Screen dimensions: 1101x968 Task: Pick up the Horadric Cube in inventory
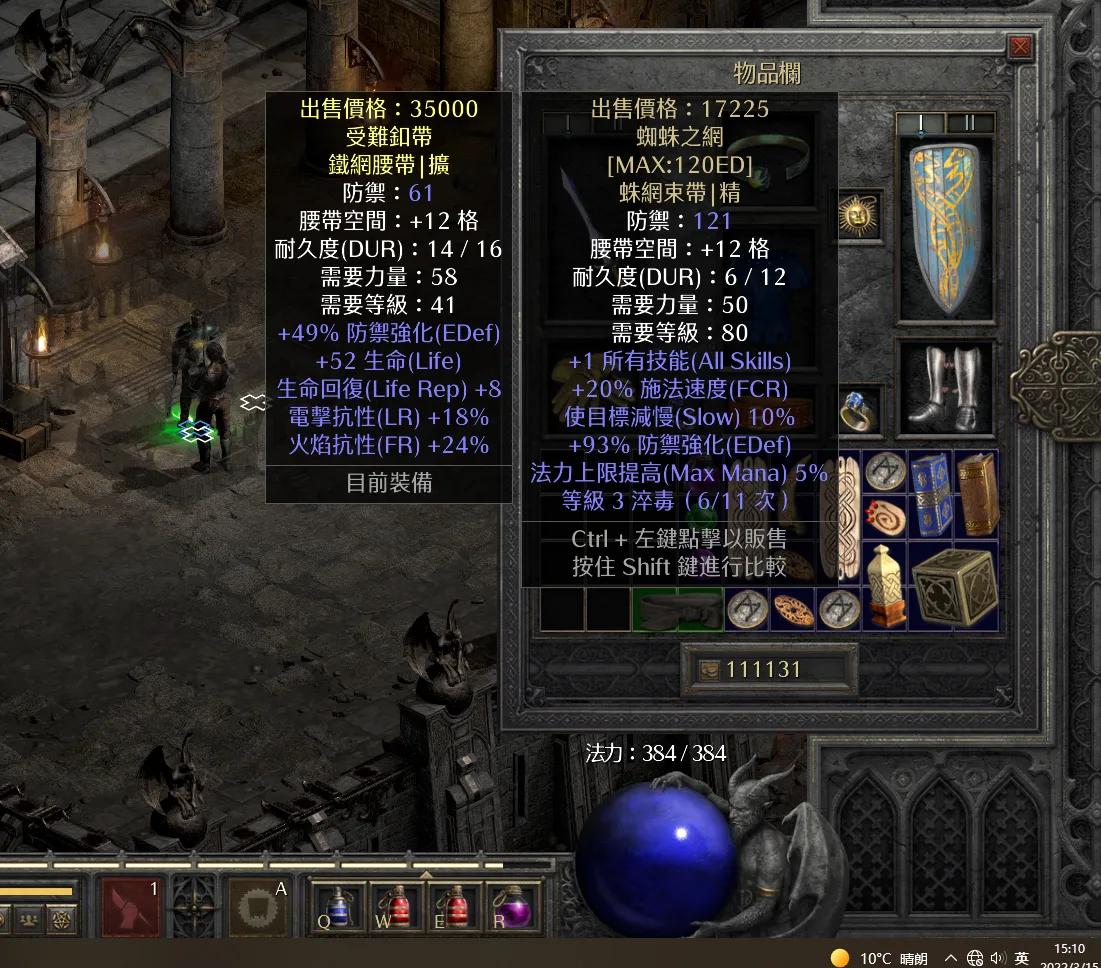coord(953,587)
